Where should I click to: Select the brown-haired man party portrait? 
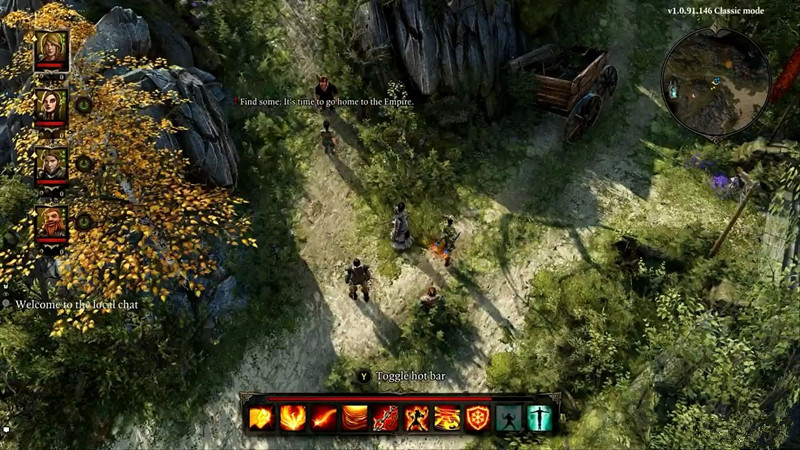(x=51, y=163)
